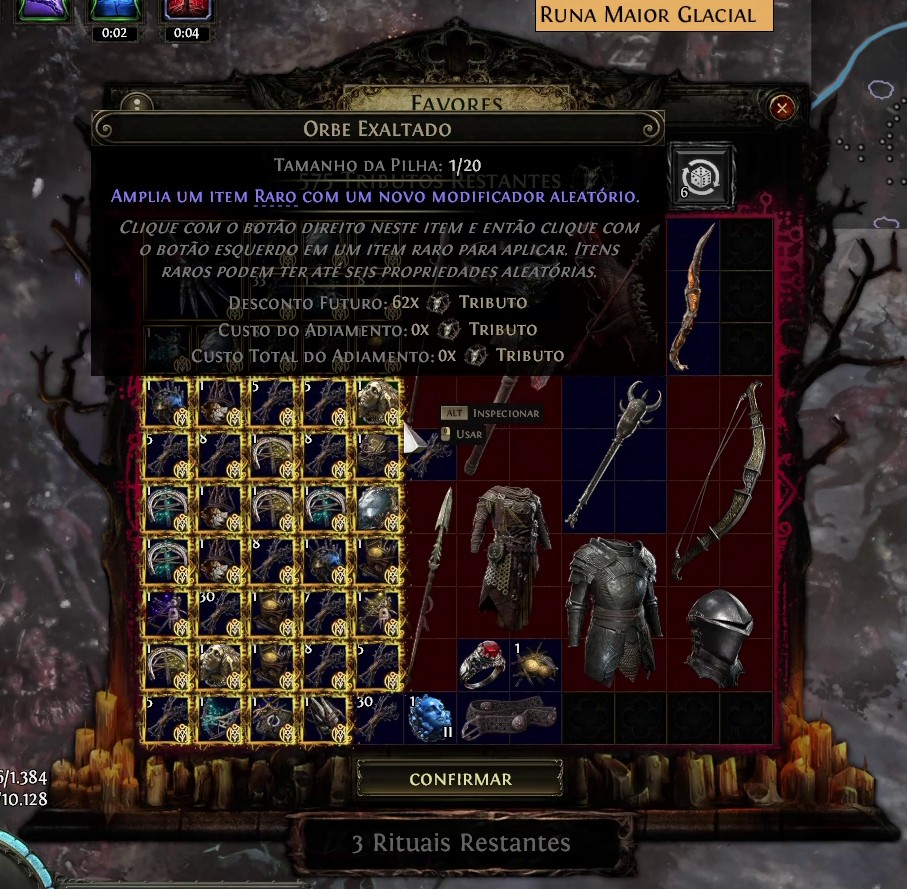Select the steel plate body armour
Image resolution: width=907 pixels, height=889 pixels.
coord(613,610)
